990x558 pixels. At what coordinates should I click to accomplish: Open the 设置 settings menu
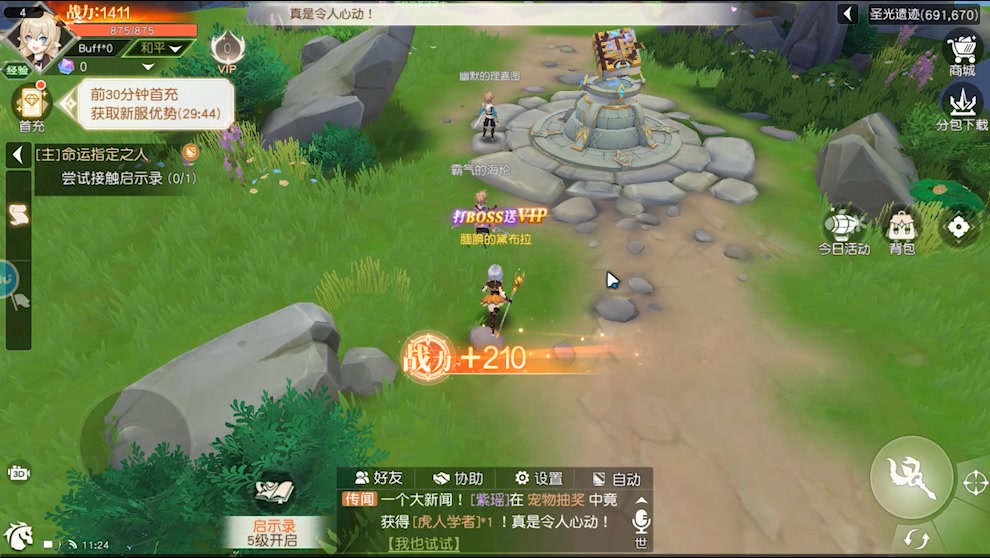[538, 479]
